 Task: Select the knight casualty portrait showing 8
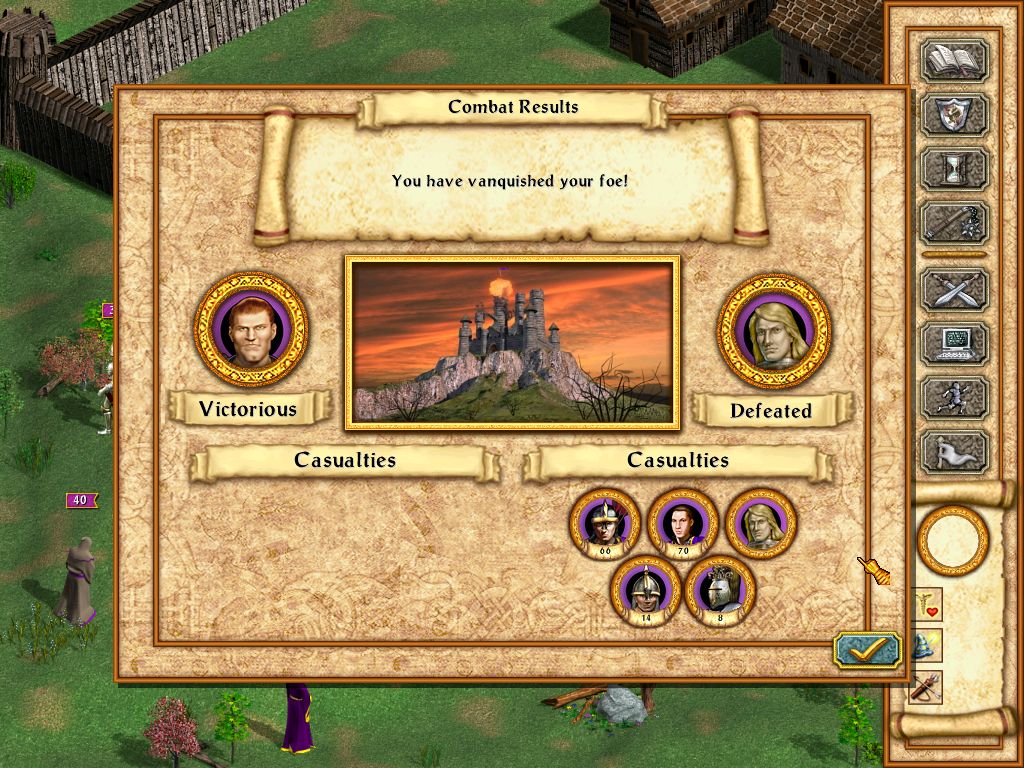point(720,591)
